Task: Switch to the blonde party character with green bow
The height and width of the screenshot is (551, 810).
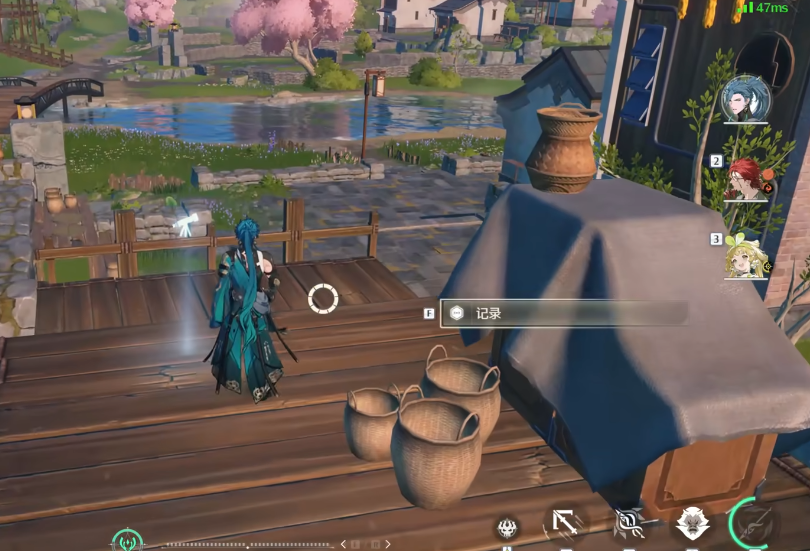Action: pos(745,256)
